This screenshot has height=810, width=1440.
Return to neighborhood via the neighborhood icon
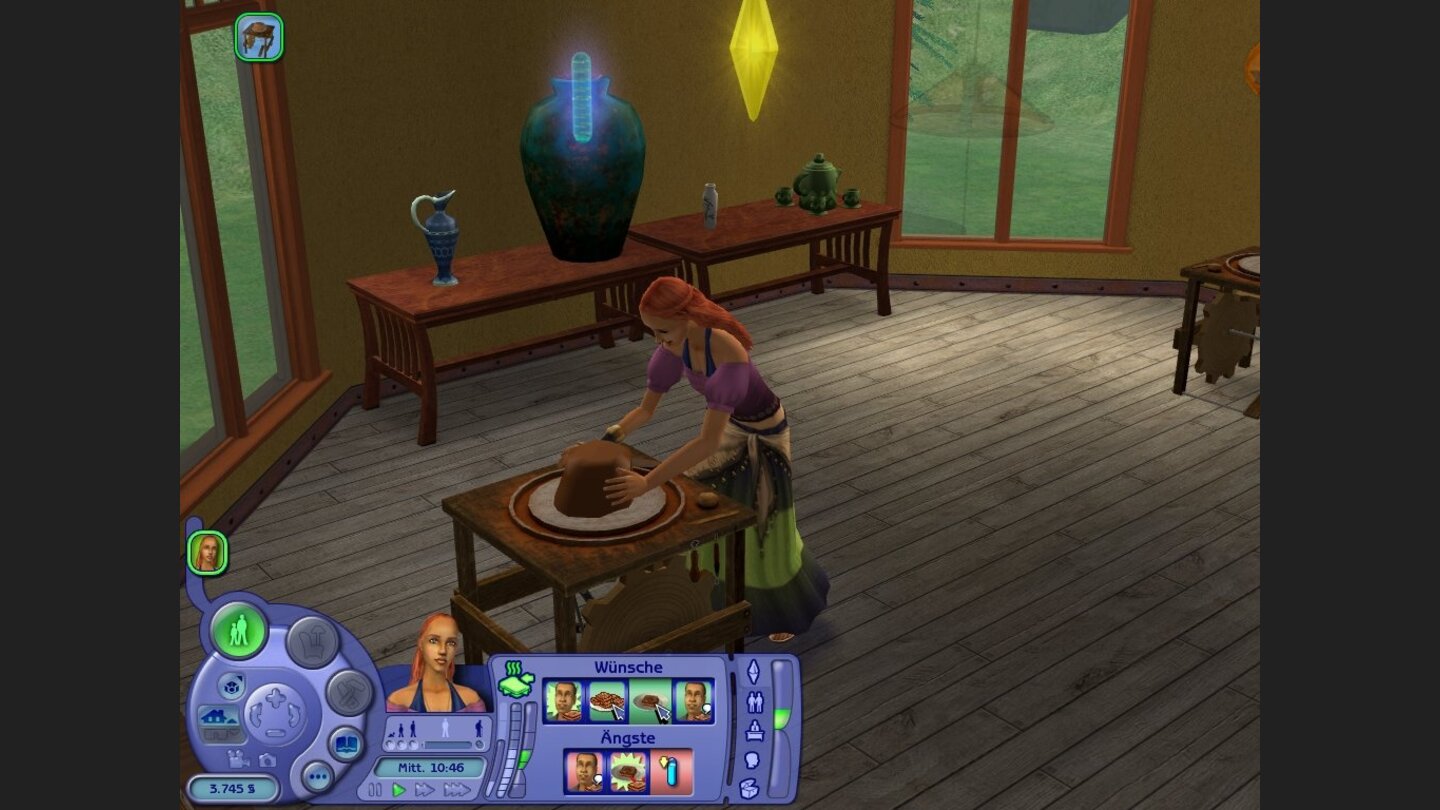[233, 688]
